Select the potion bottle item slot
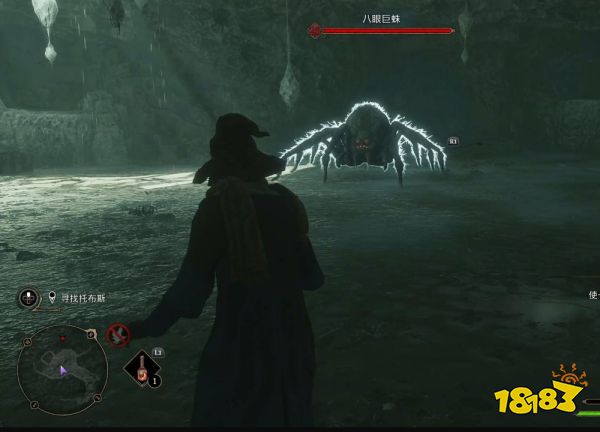This screenshot has width=600, height=432. (x=144, y=369)
